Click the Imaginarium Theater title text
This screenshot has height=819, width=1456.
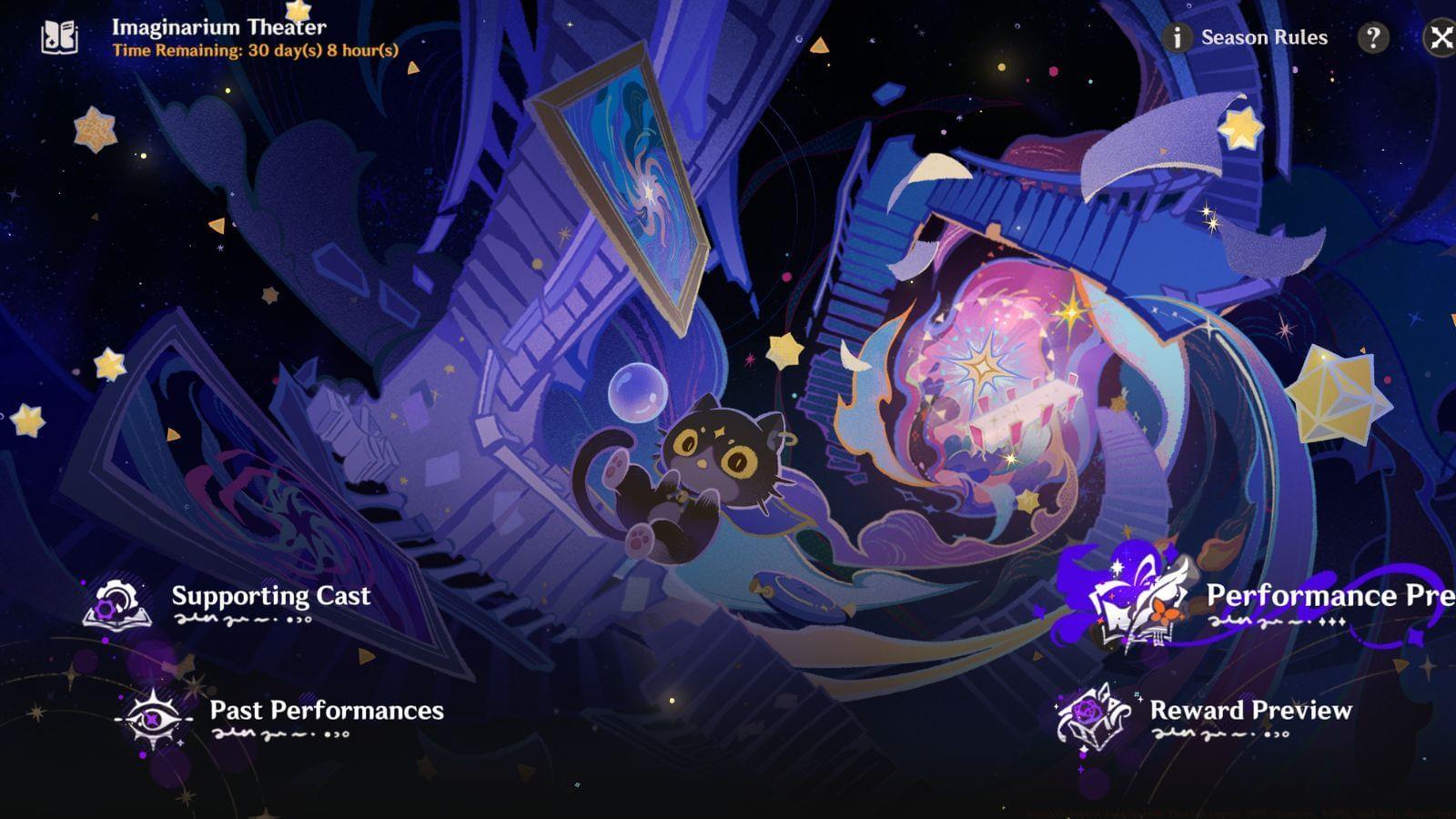(x=218, y=25)
